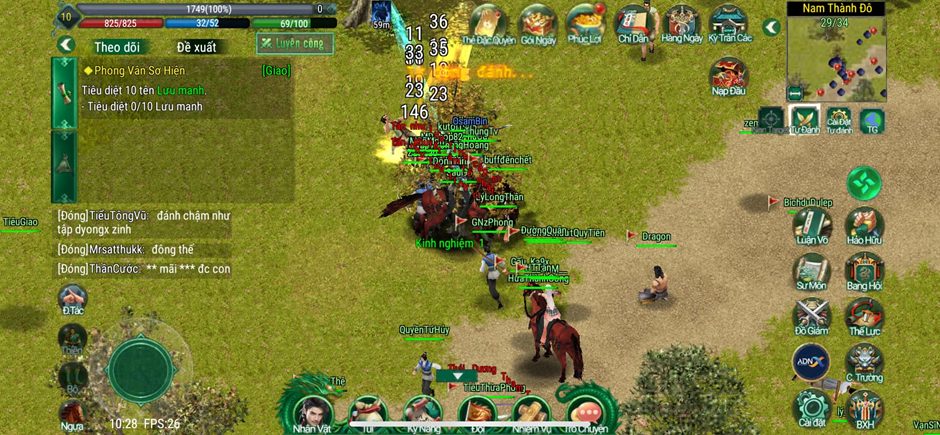Open Cài Đặt Tự đánh auto-fight settings
The image size is (940, 435).
click(x=839, y=120)
